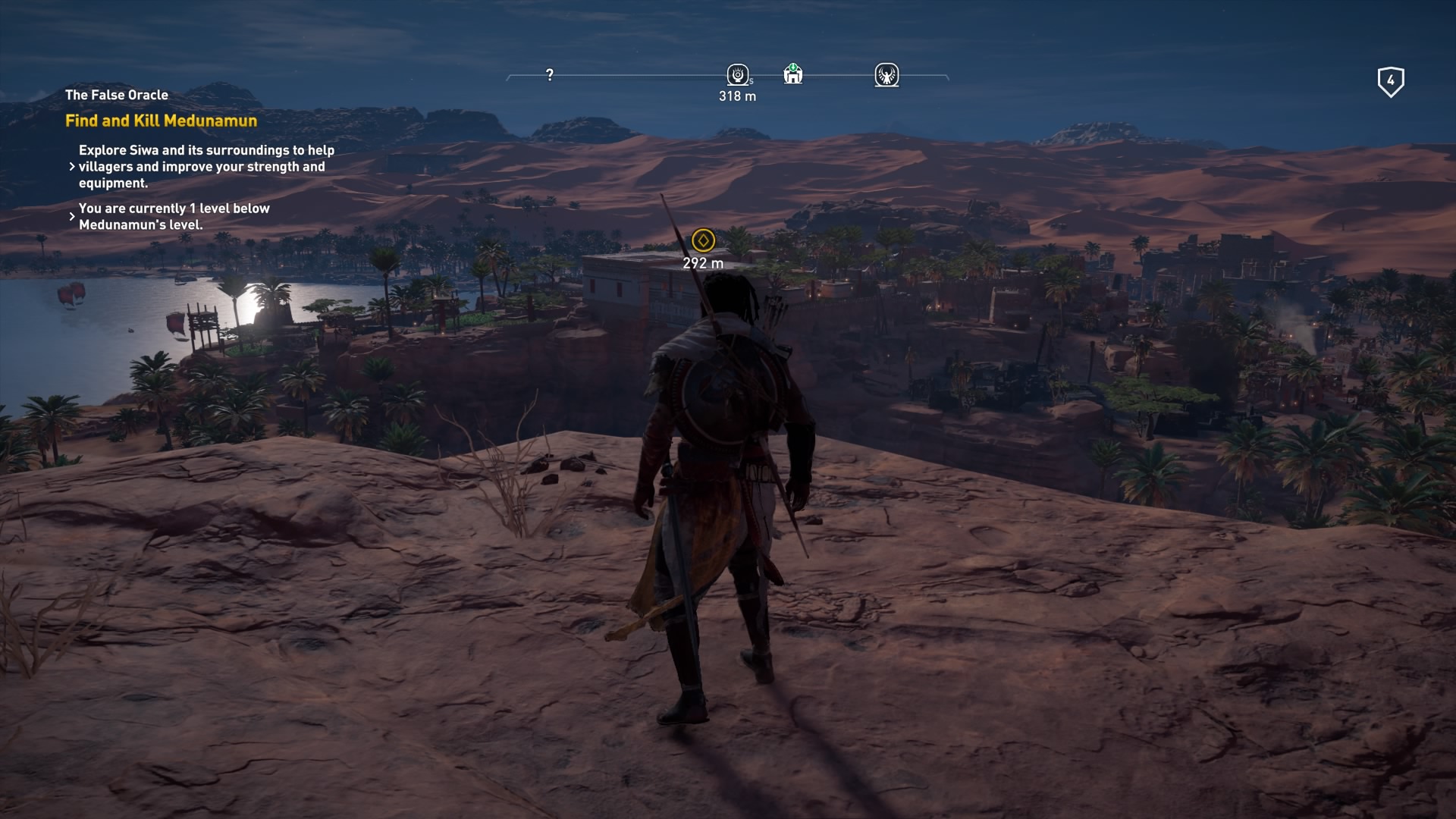This screenshot has height=819, width=1456.
Task: Open the level 4 shield badge
Action: [x=1390, y=81]
